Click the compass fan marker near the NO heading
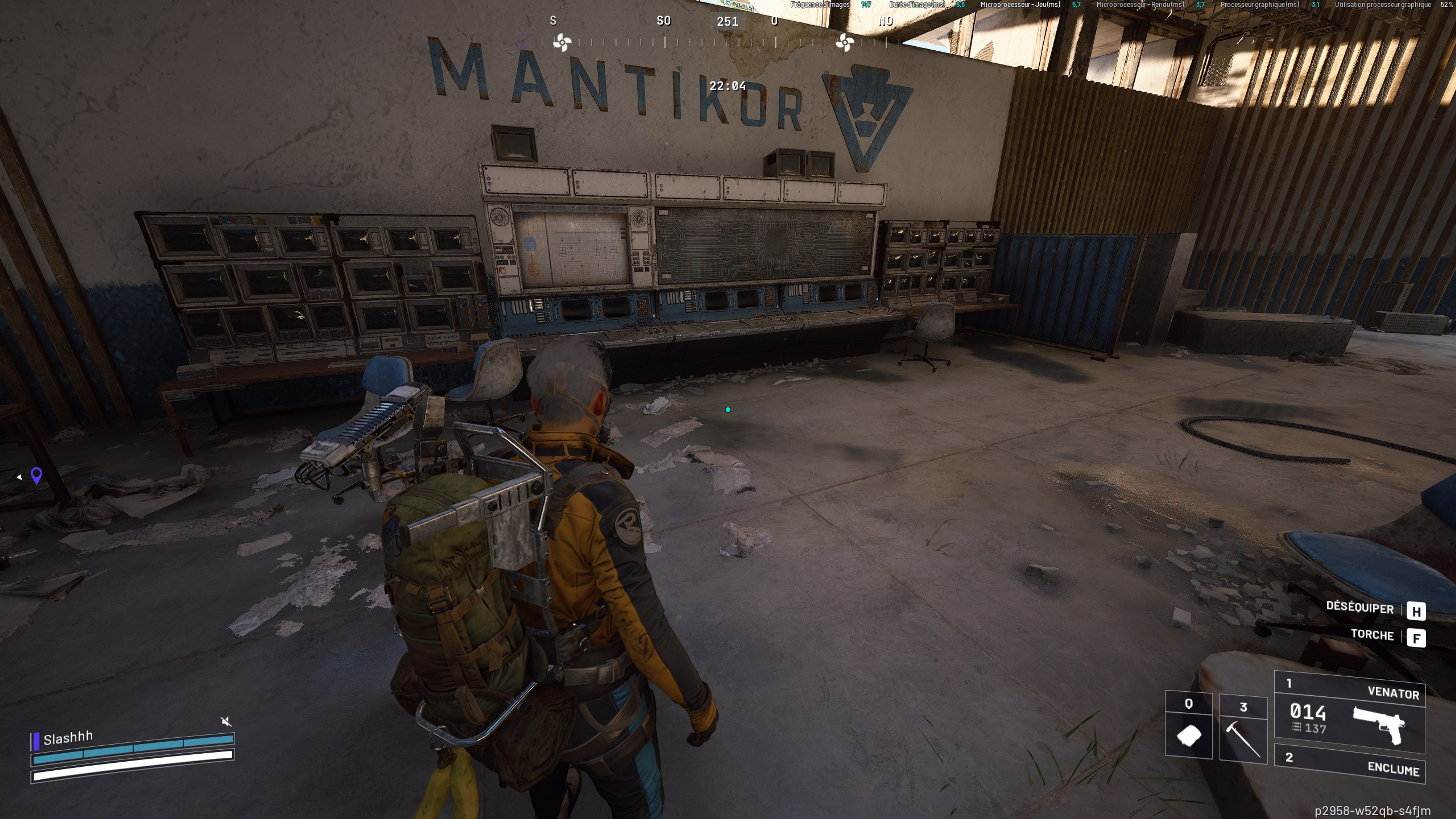 coord(844,42)
